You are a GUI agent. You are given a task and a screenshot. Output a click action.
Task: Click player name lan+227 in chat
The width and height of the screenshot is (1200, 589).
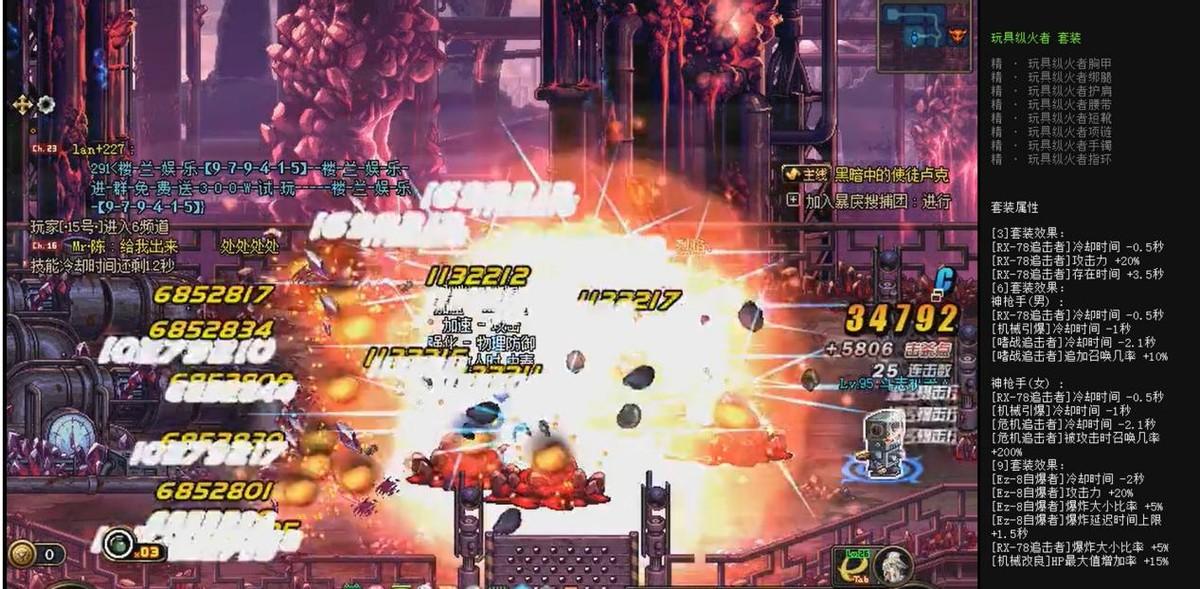(x=97, y=149)
